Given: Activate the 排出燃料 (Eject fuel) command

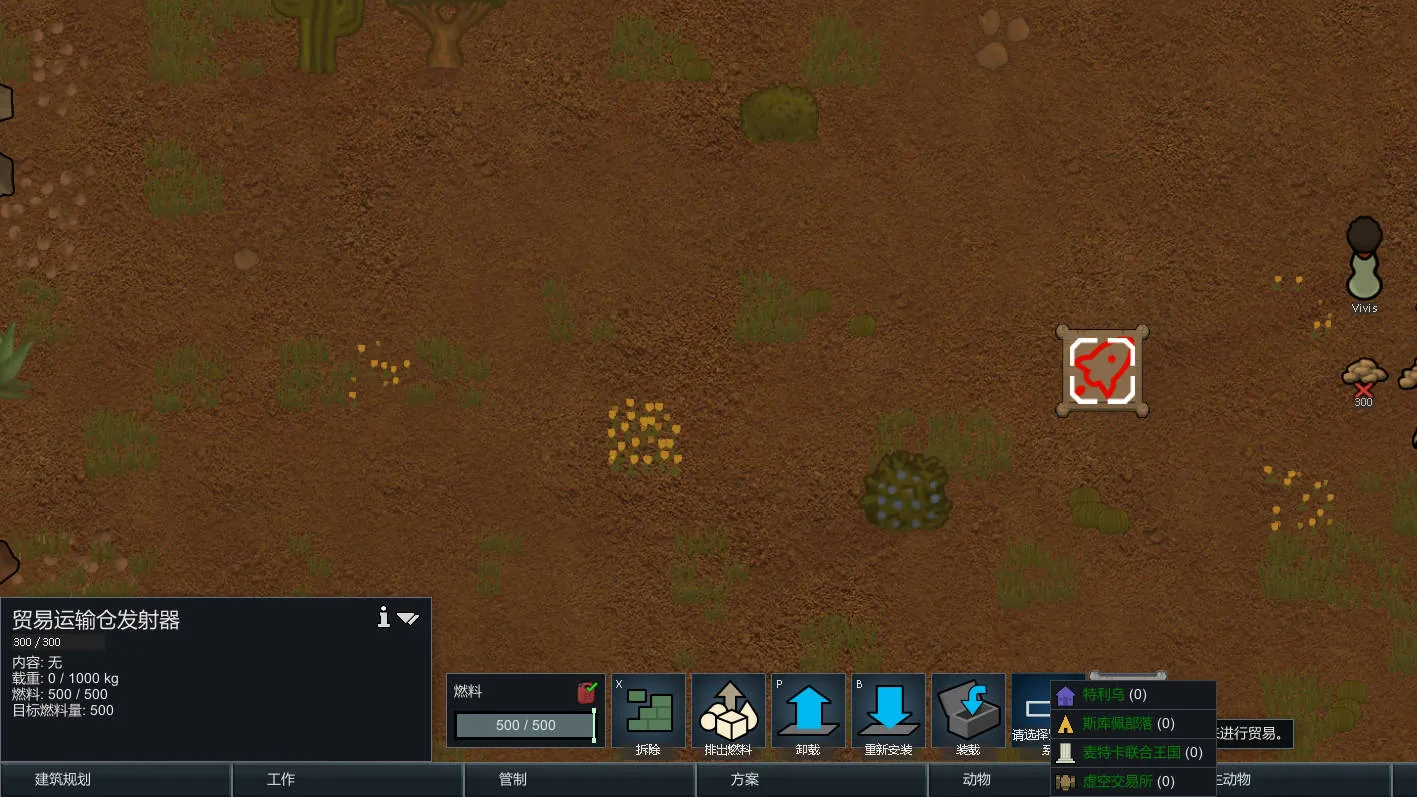Looking at the screenshot, I should 728,710.
